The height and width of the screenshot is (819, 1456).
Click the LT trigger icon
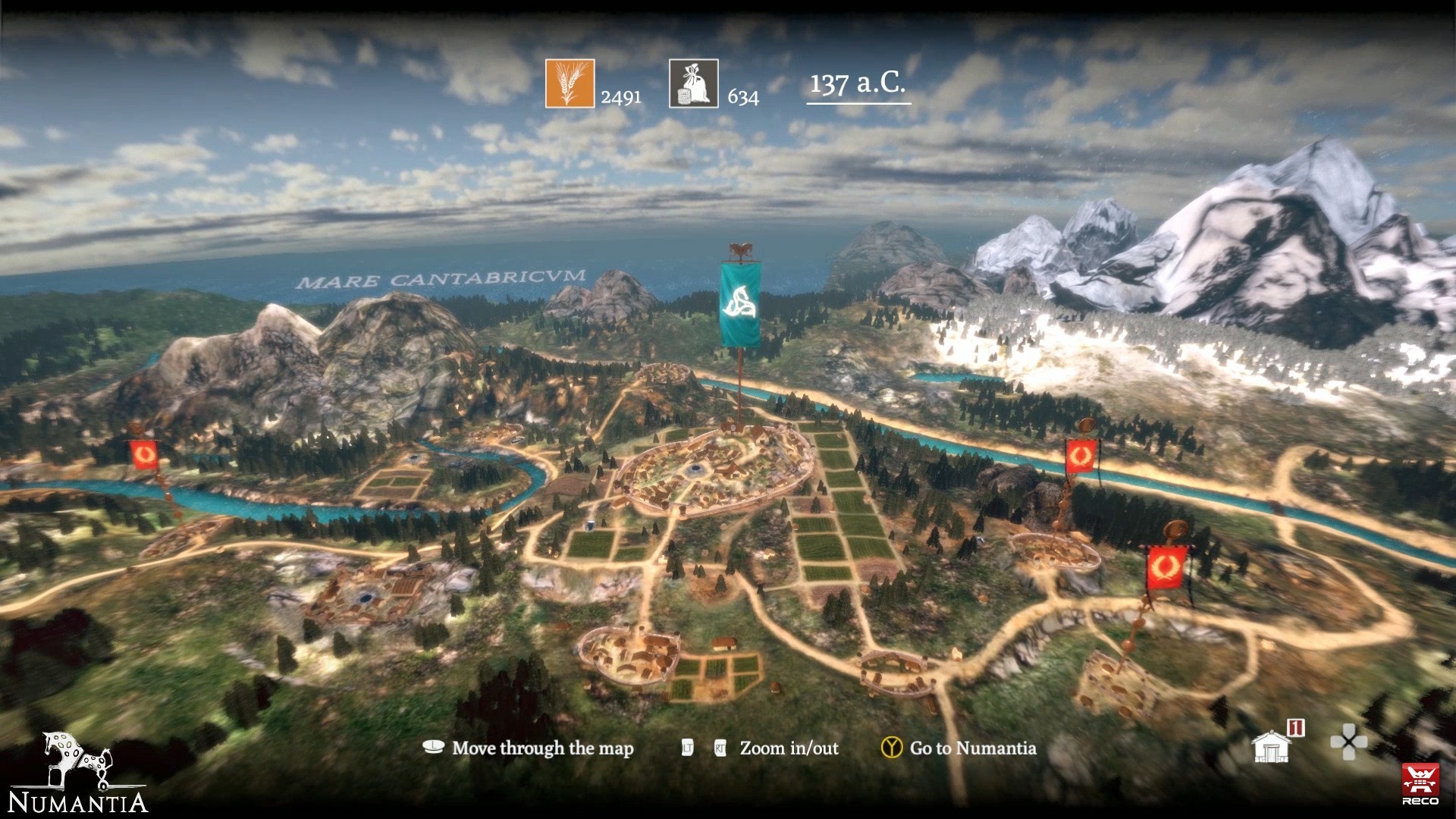tap(686, 748)
